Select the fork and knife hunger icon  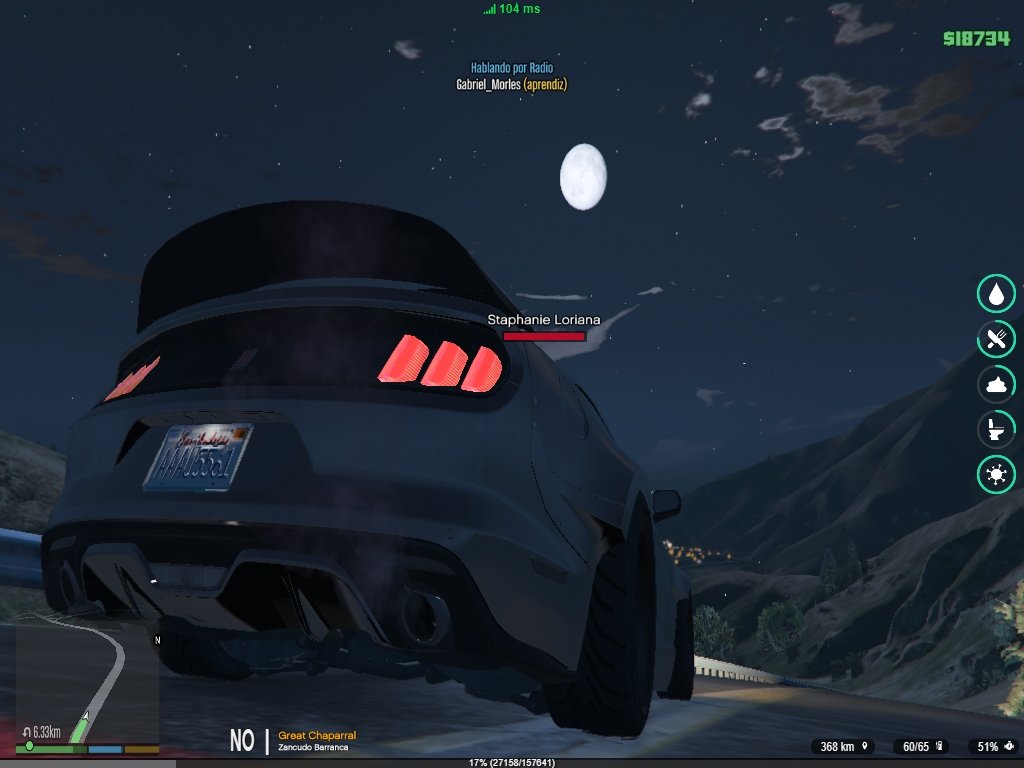(x=996, y=339)
